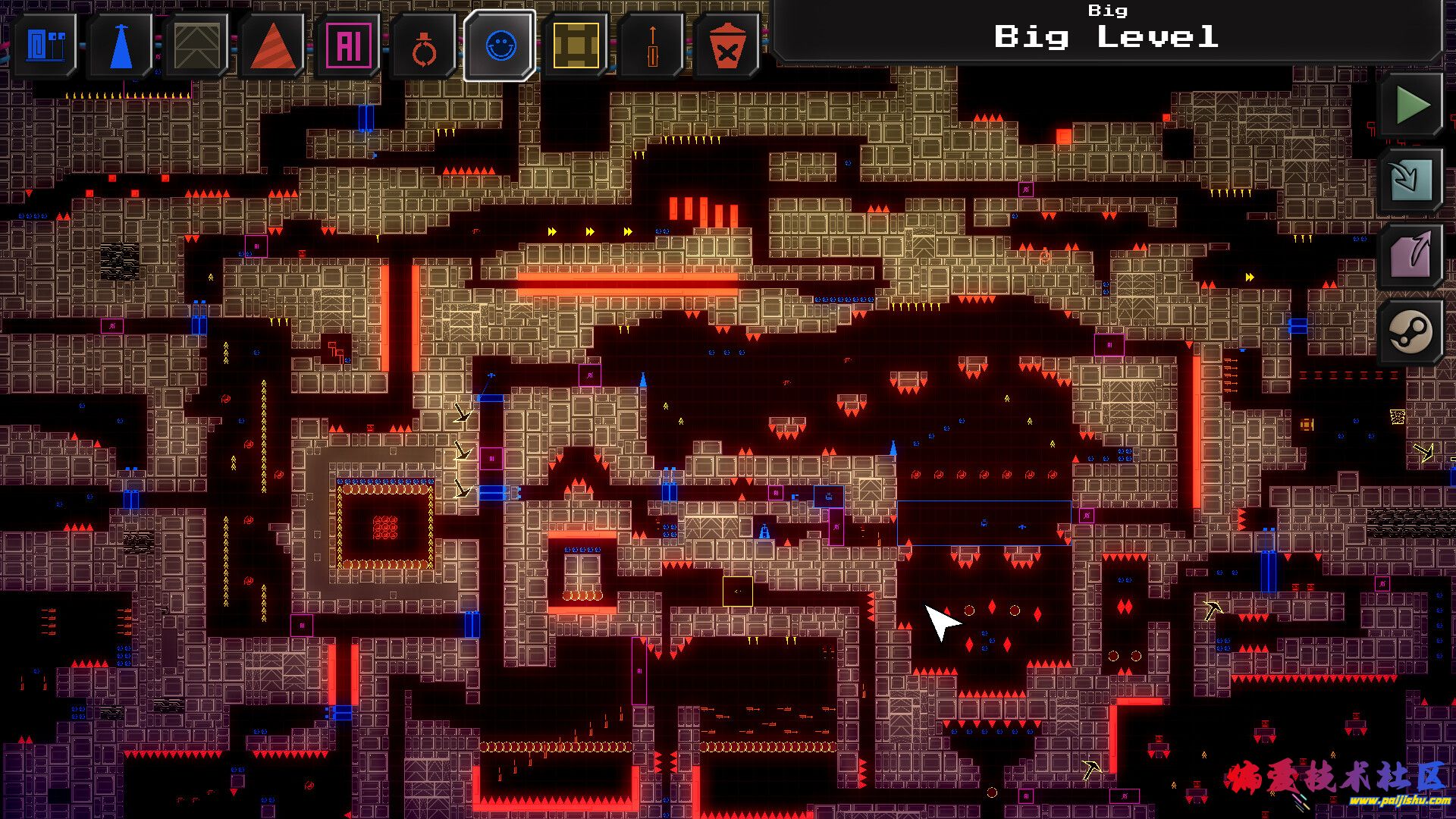Viewport: 1456px width, 819px height.
Task: Select the orange screwdriver tool
Action: coord(652,45)
